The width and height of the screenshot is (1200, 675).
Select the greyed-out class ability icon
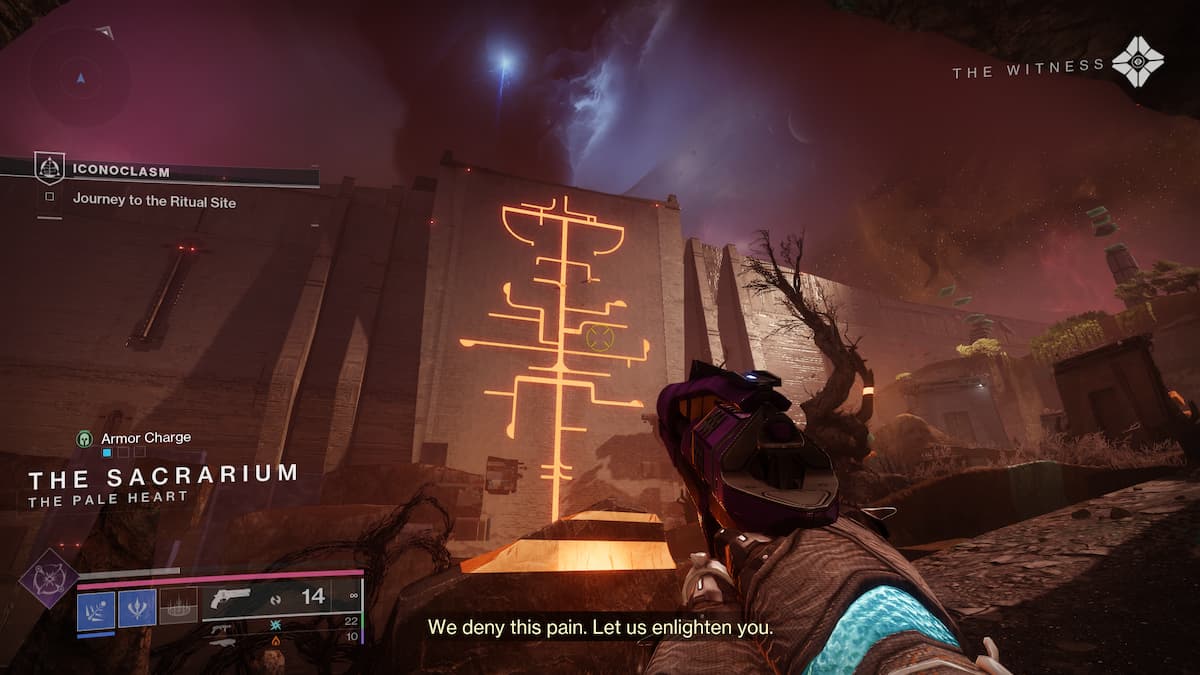[178, 607]
